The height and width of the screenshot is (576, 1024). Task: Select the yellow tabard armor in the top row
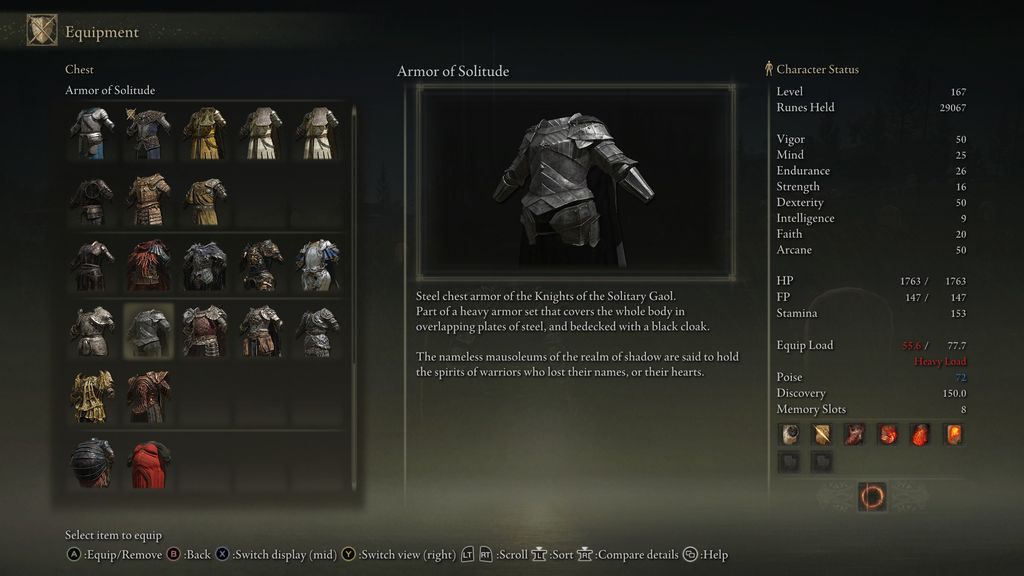(204, 133)
